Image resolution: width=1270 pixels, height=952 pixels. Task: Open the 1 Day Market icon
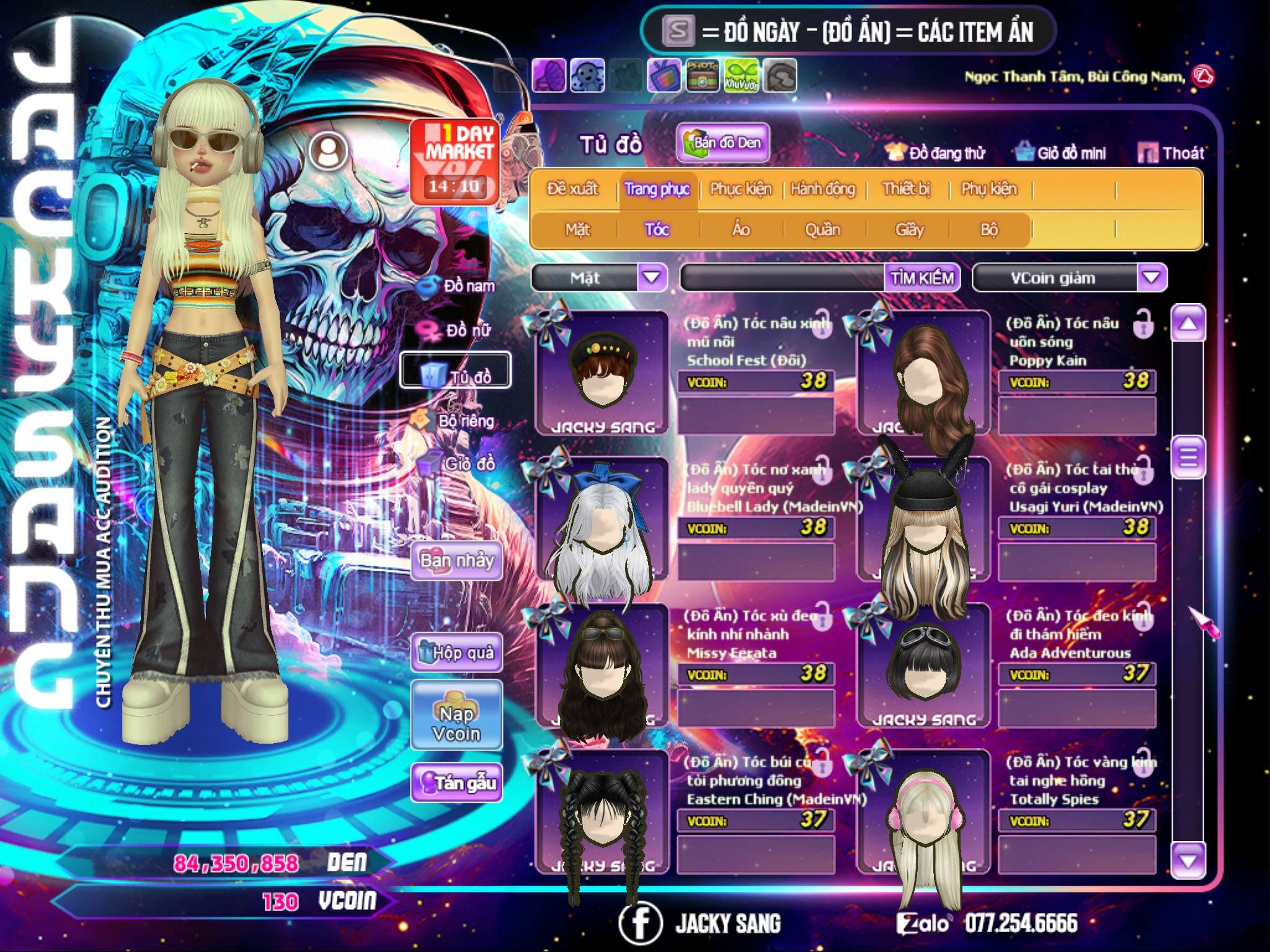tap(456, 160)
